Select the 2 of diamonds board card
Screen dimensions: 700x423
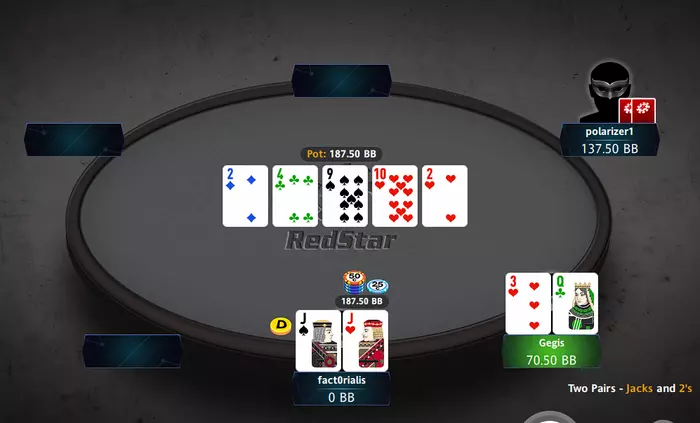click(x=245, y=196)
